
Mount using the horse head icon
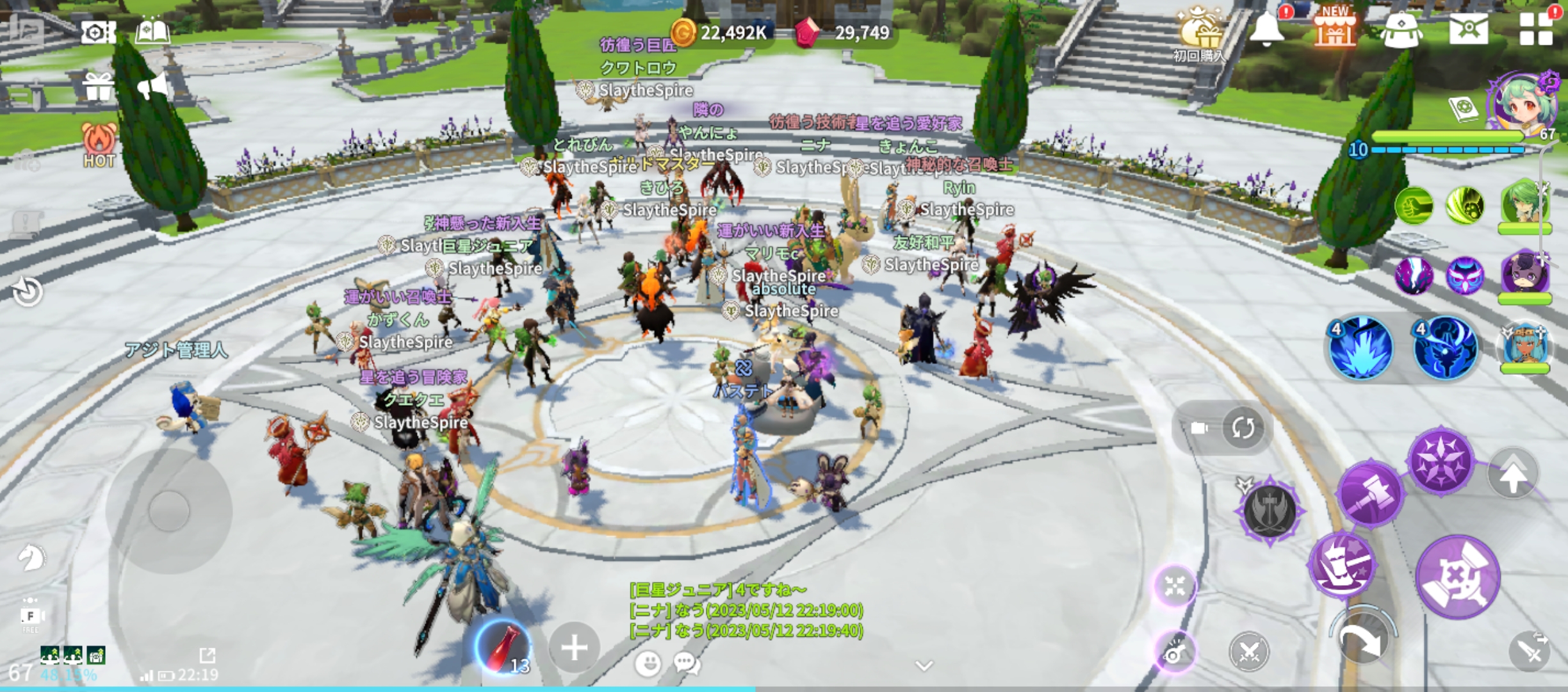(x=30, y=558)
